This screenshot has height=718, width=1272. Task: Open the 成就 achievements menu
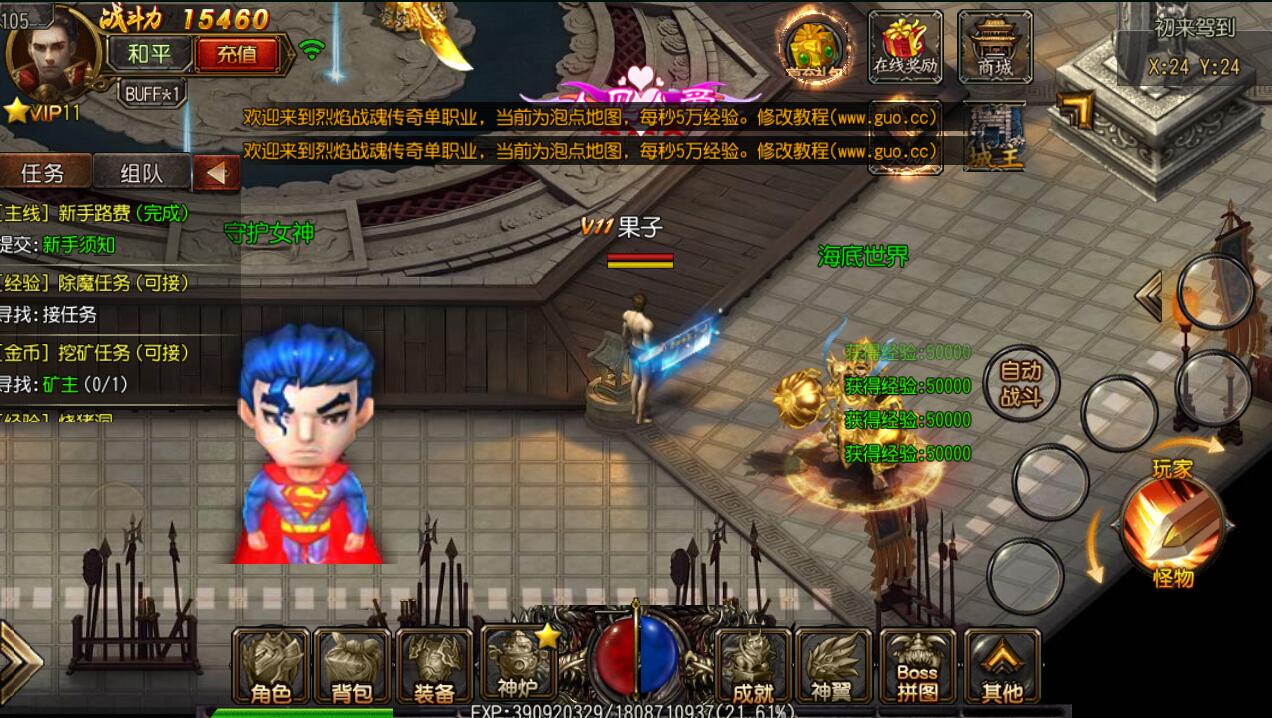(x=753, y=665)
